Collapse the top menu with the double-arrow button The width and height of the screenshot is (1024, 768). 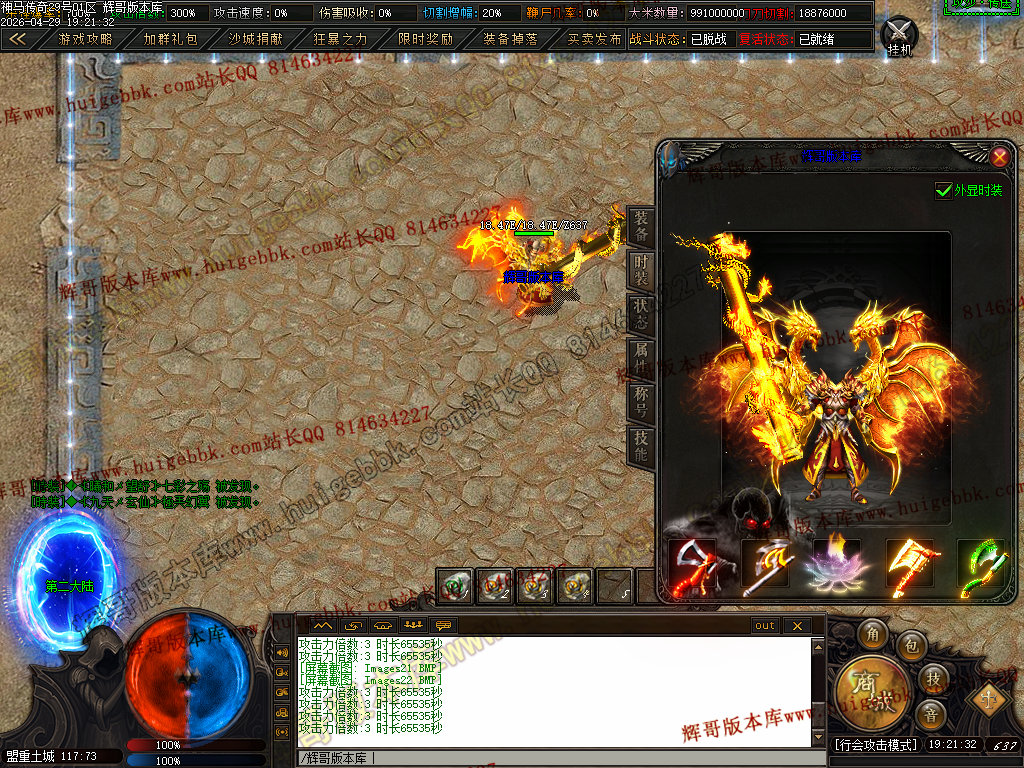17,39
